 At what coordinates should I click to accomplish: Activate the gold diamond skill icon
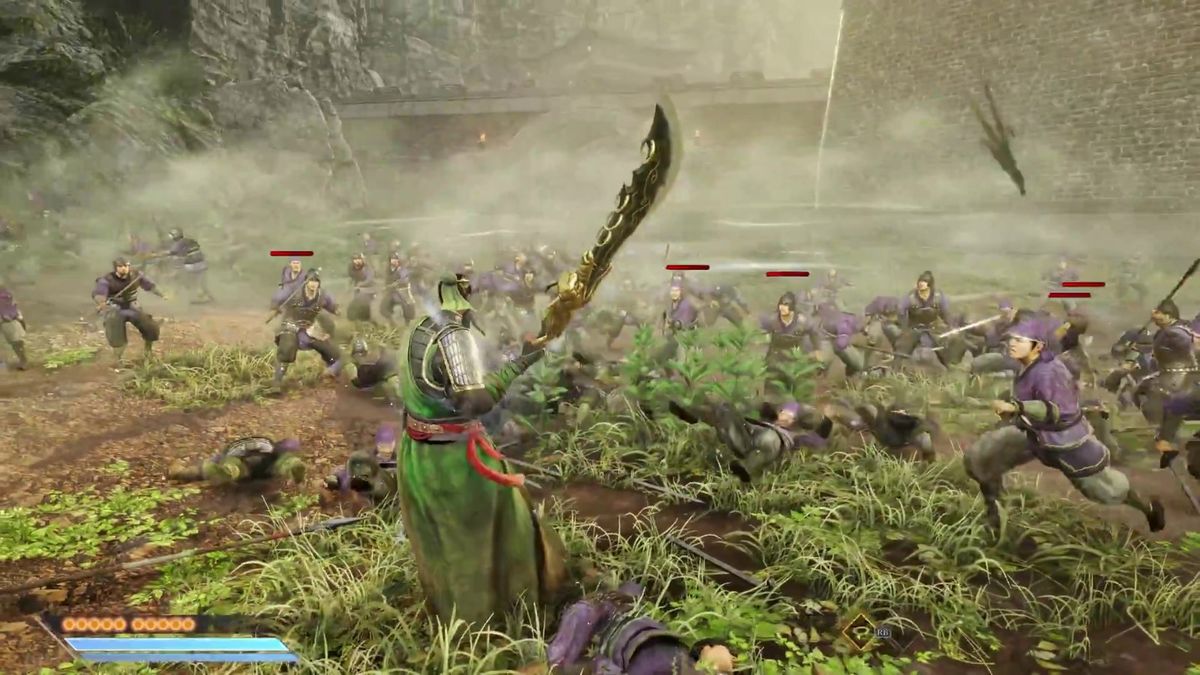[858, 632]
